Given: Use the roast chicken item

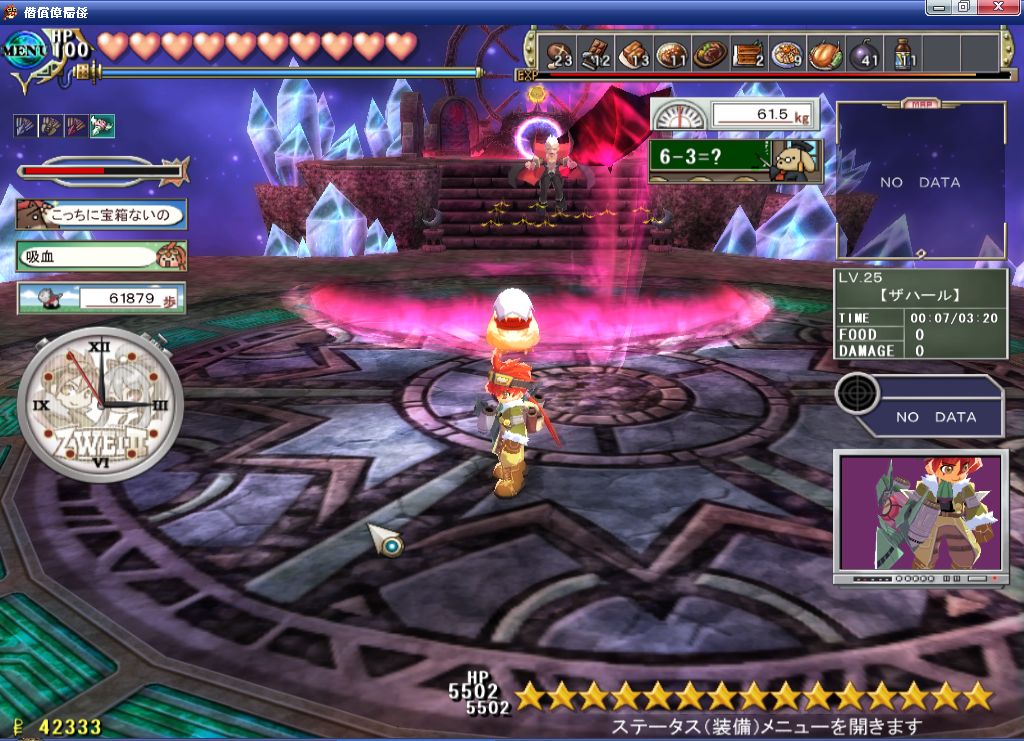Looking at the screenshot, I should 825,53.
